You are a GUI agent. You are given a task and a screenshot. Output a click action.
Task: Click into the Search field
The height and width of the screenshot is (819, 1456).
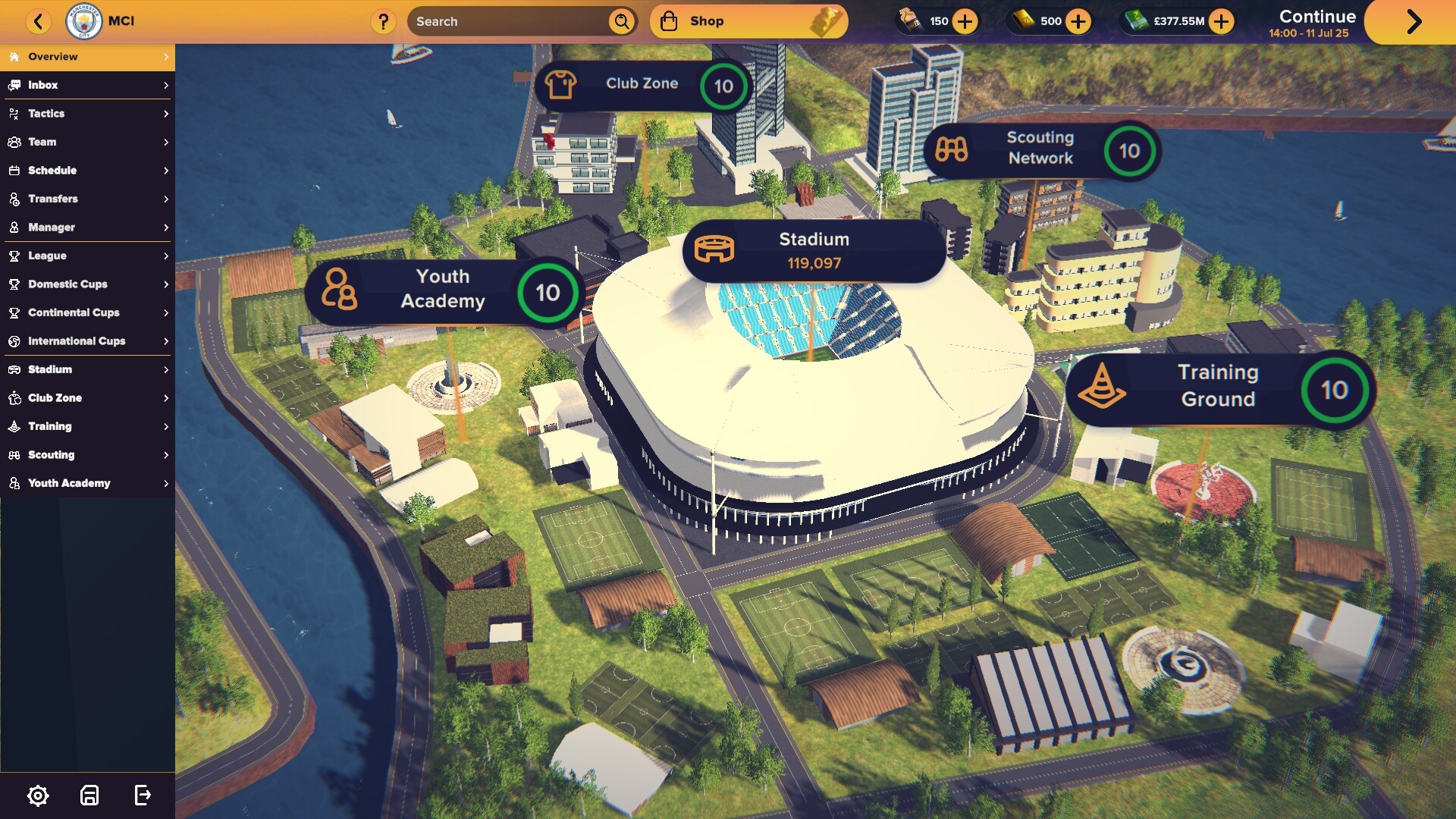point(510,21)
